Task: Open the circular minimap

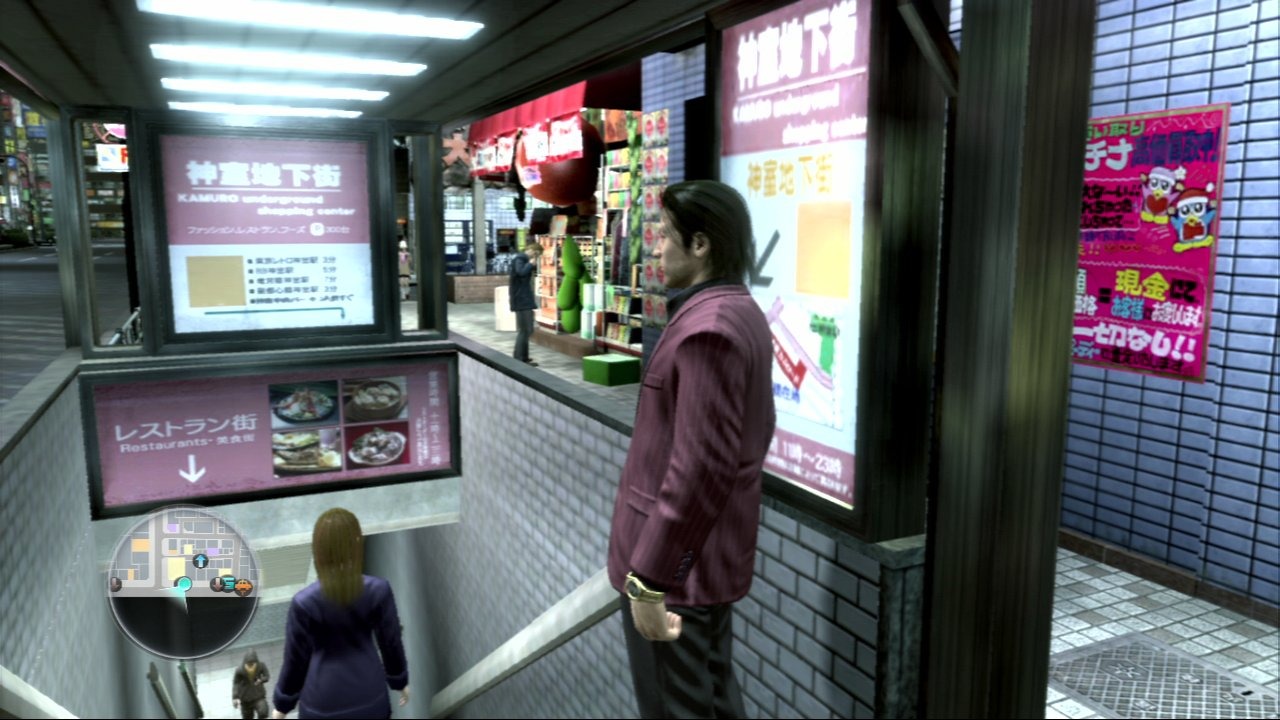Action: pyautogui.click(x=183, y=583)
